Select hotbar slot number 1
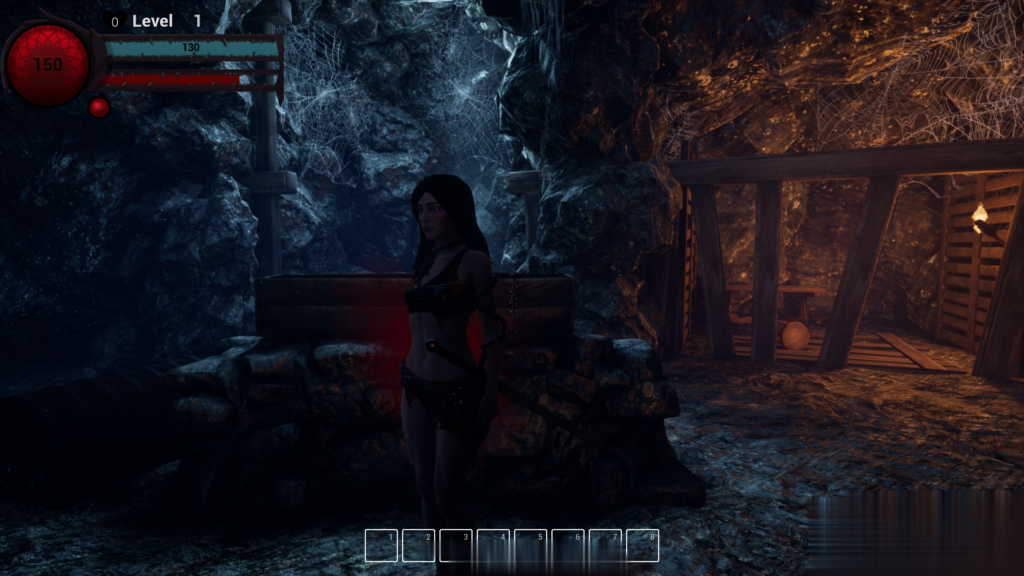The width and height of the screenshot is (1024, 576). 381,545
